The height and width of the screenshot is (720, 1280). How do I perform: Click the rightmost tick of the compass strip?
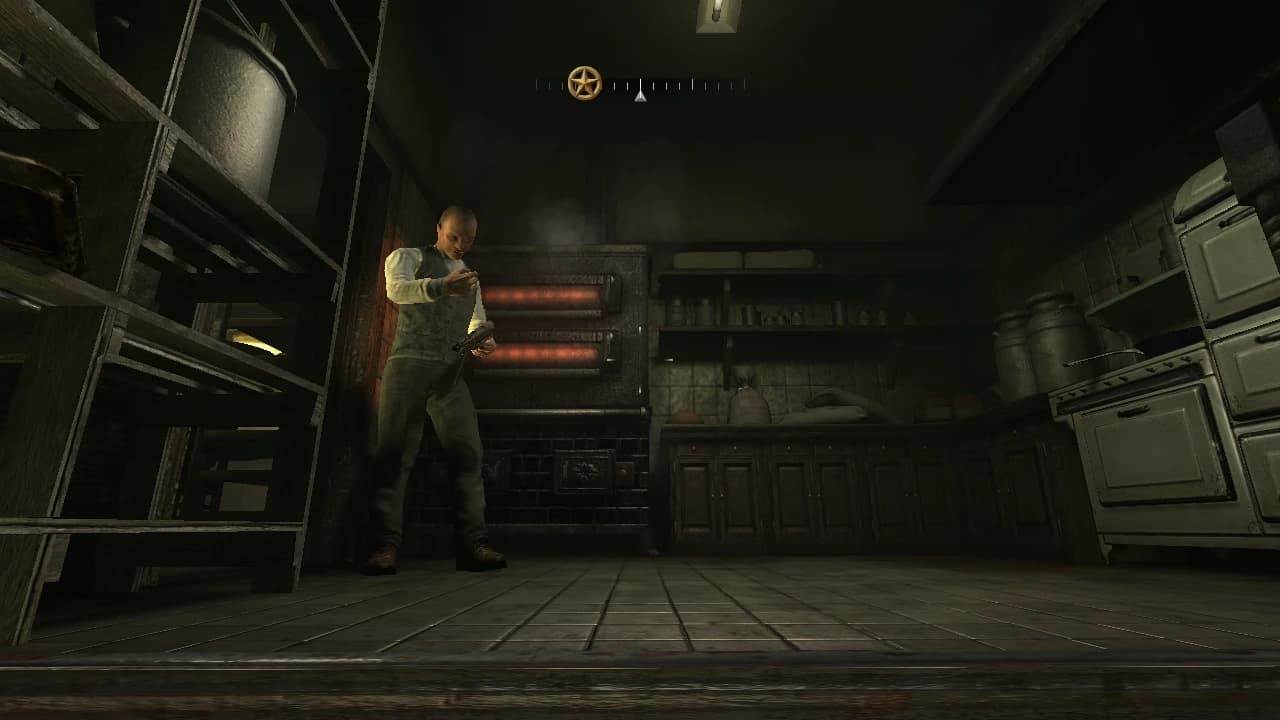coord(744,87)
